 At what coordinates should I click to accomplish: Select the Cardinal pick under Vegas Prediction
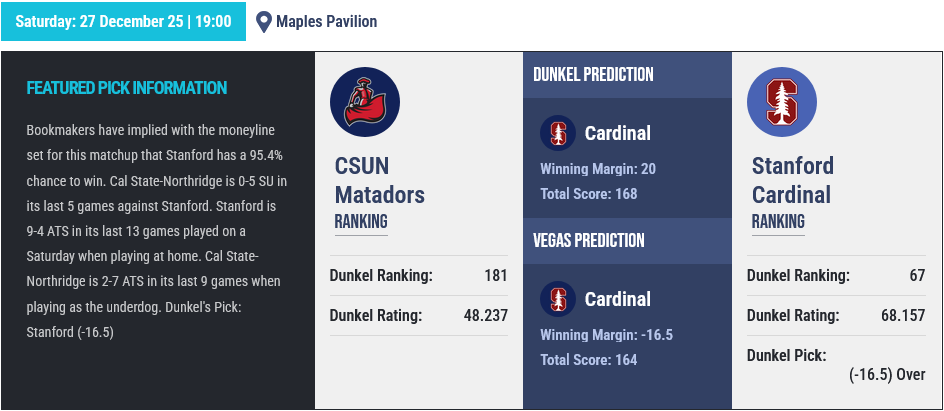tap(617, 299)
